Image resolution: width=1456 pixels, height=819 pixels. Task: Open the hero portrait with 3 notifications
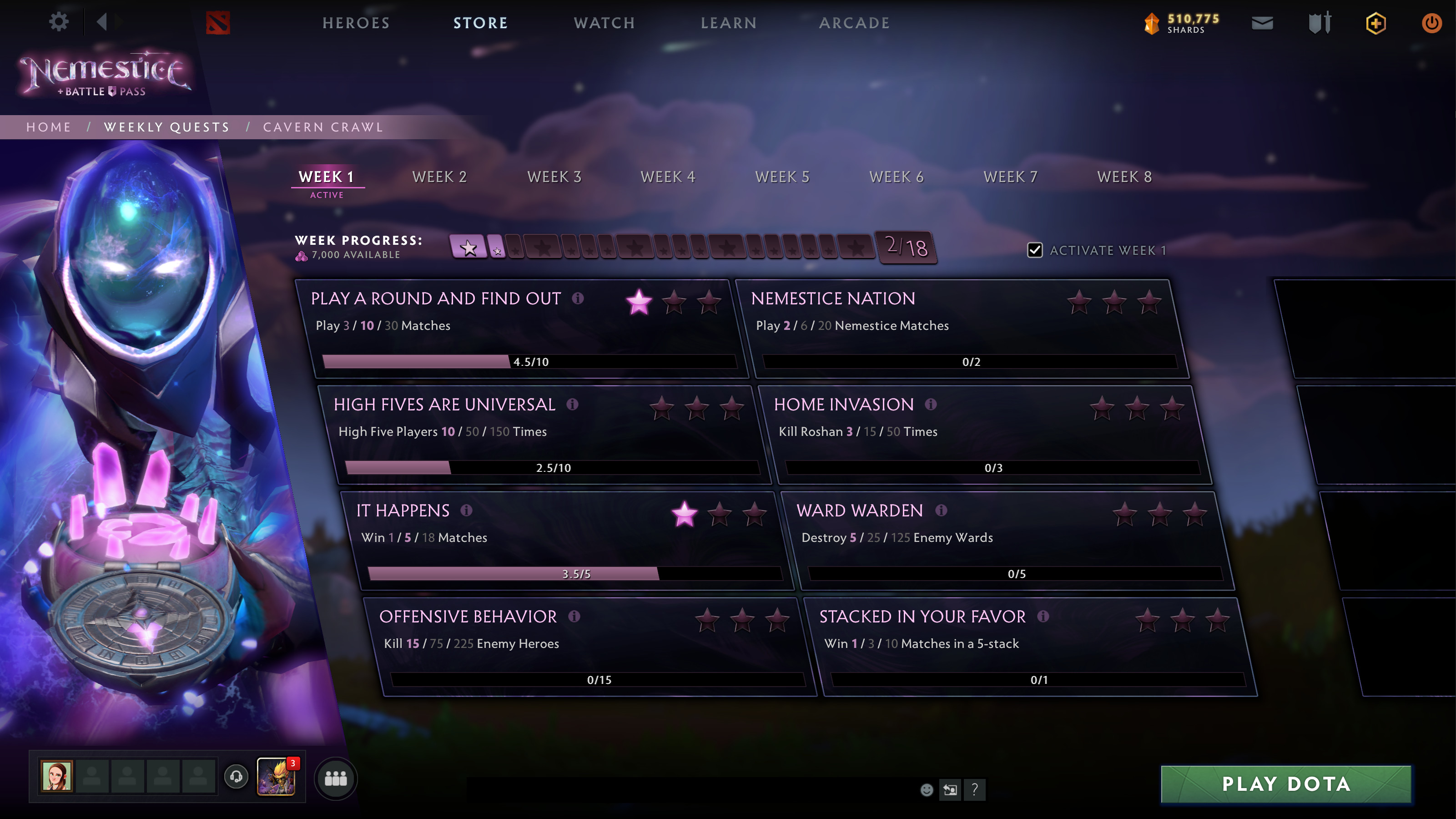(x=277, y=777)
